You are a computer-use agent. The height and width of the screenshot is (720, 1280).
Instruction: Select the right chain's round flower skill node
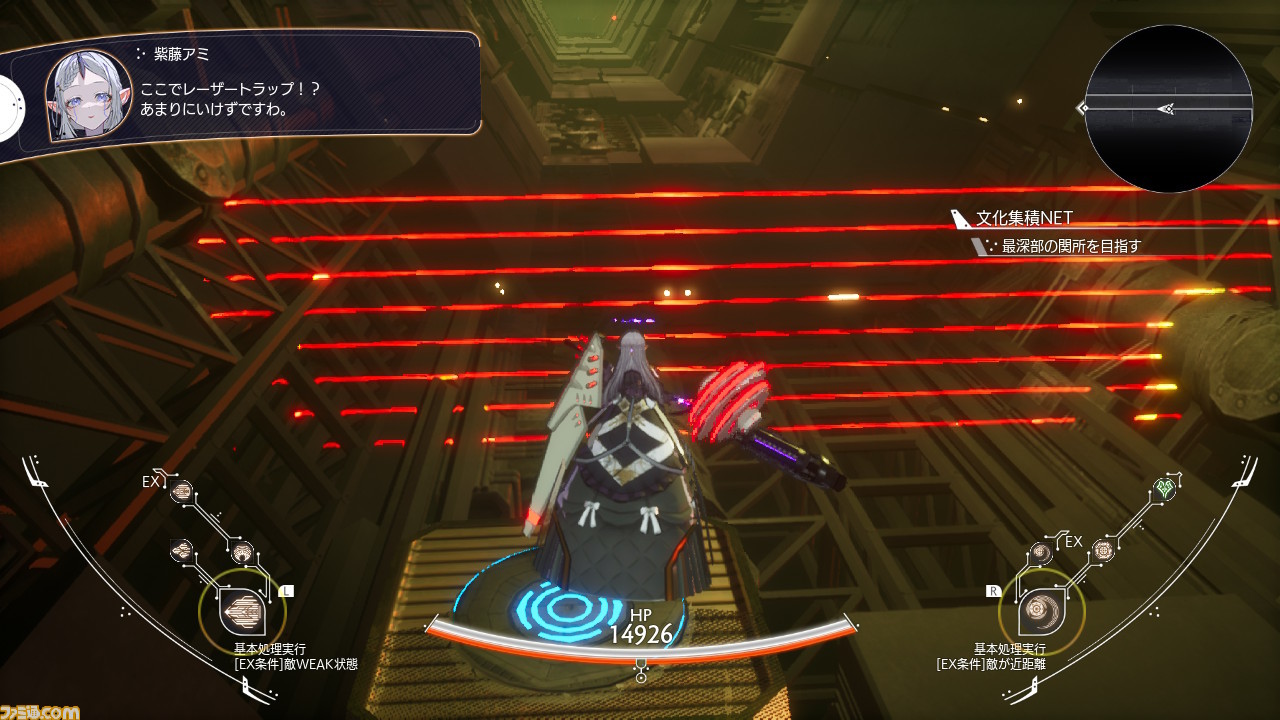click(1102, 549)
